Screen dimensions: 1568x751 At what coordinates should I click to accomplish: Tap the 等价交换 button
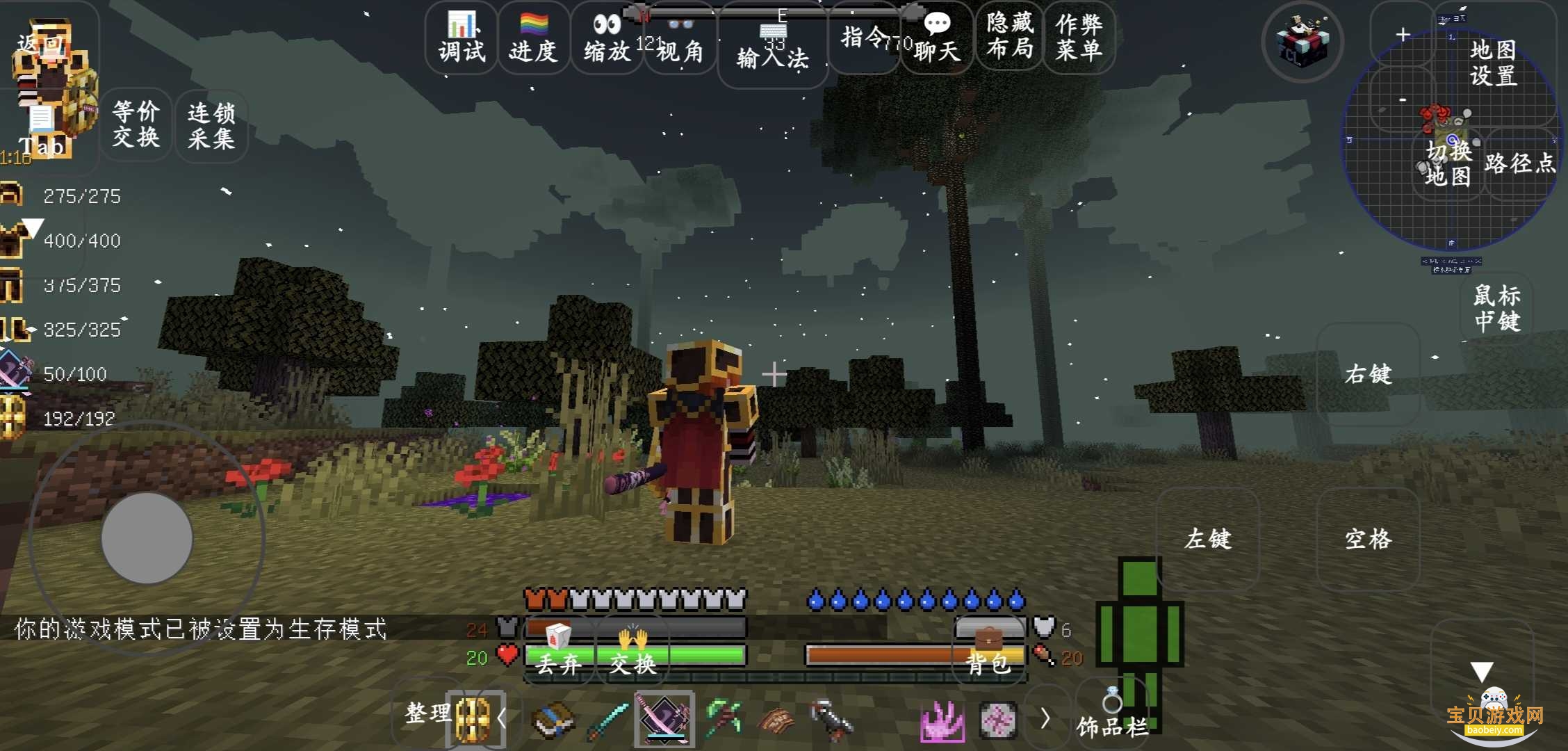[x=136, y=125]
